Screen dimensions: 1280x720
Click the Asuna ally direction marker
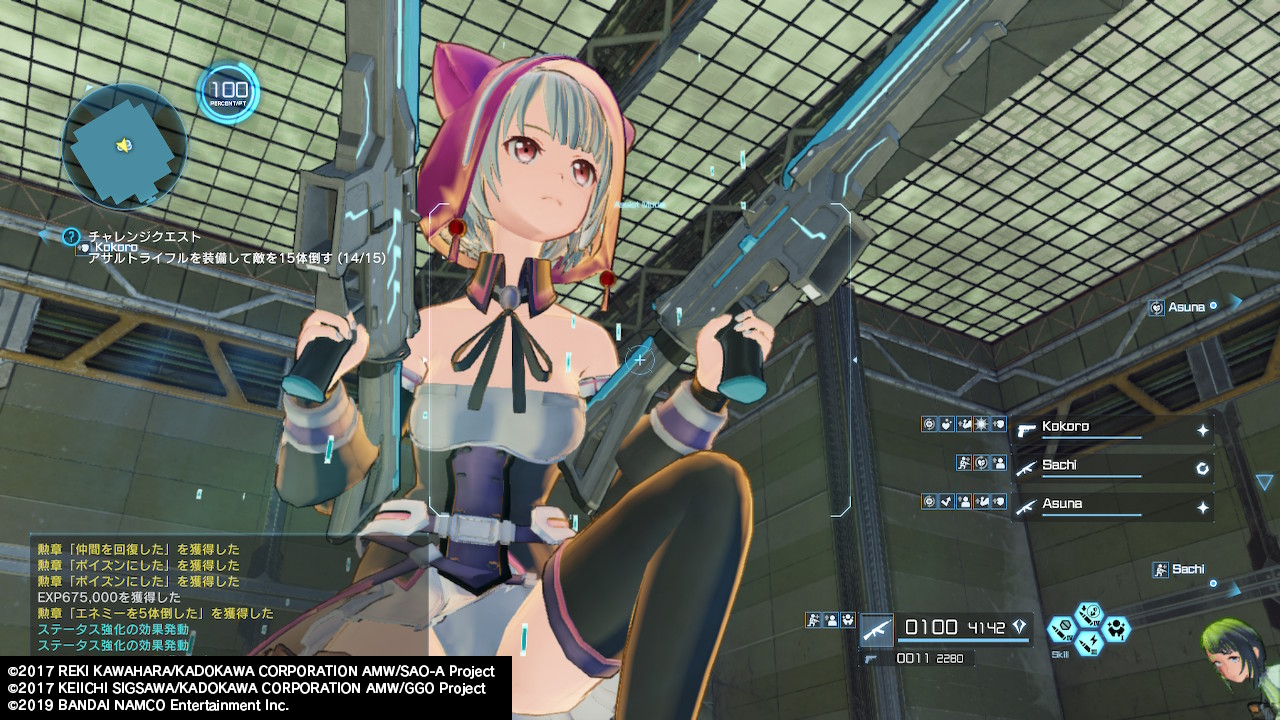(1186, 307)
